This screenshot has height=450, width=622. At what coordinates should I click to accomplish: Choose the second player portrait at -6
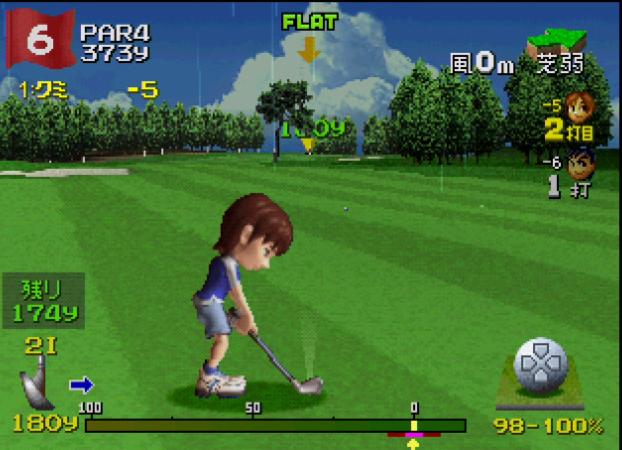pos(580,160)
